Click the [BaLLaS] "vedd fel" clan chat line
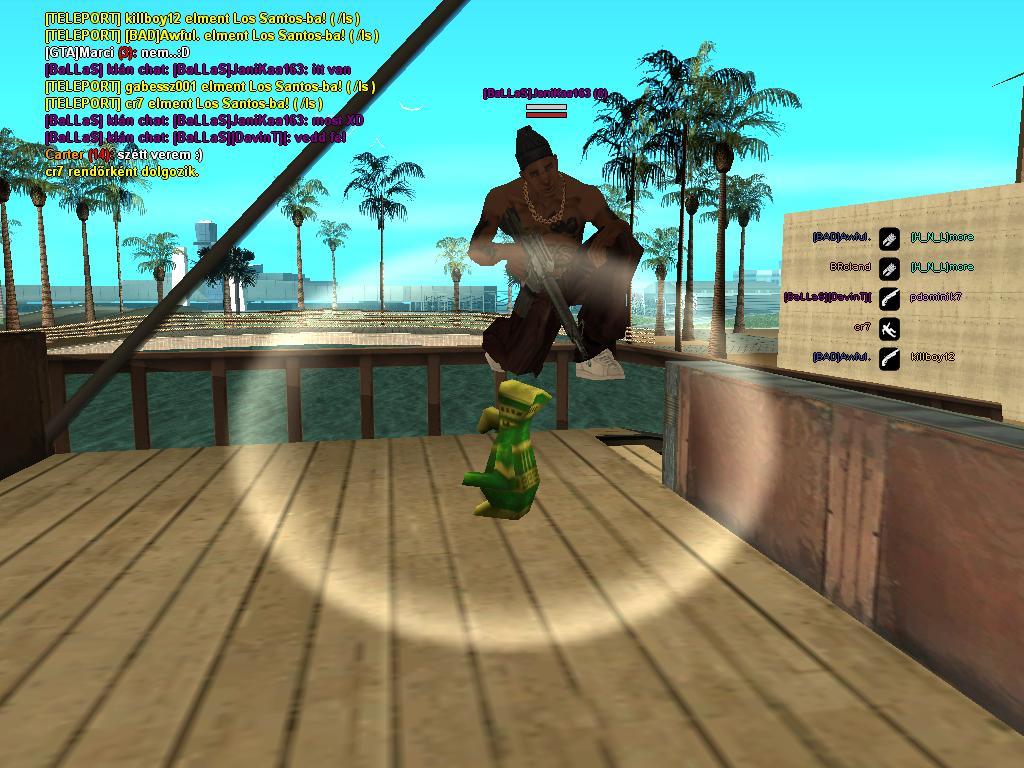Viewport: 1024px width, 768px height. (196, 138)
